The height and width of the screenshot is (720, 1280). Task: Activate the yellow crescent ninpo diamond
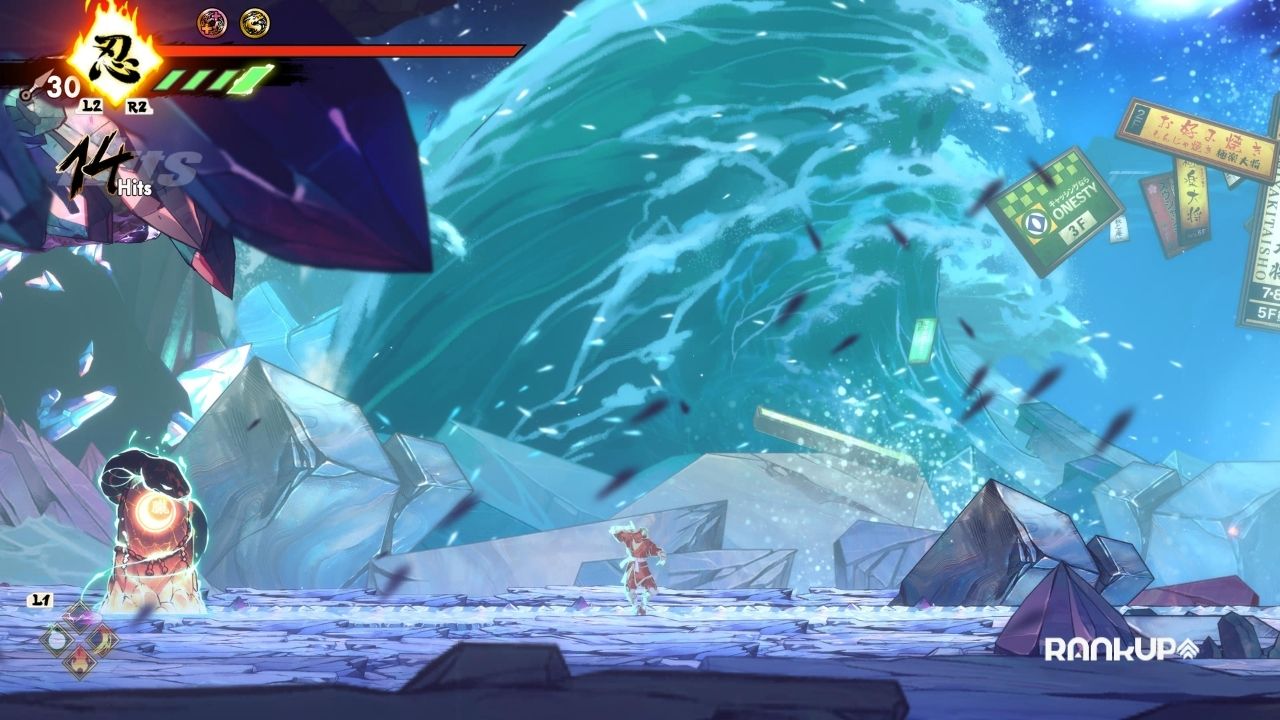(101, 639)
